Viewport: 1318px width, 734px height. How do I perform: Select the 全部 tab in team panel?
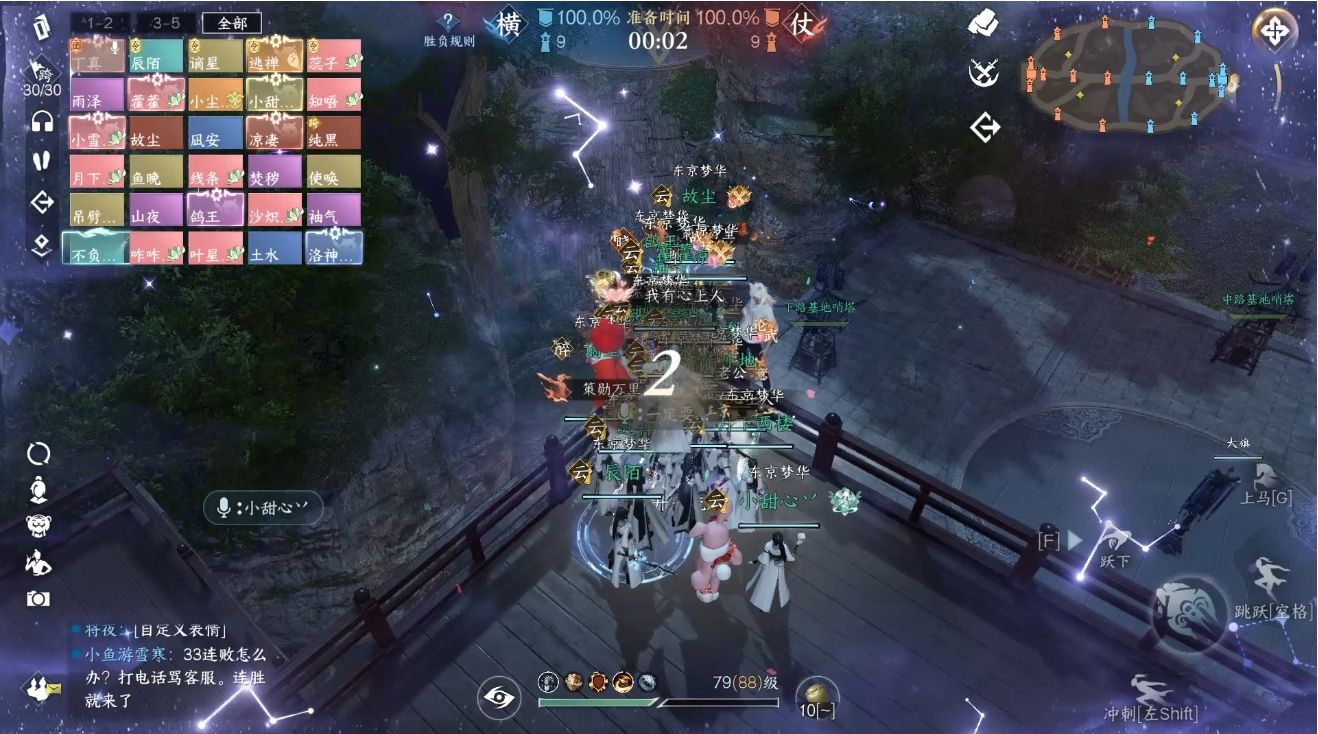point(231,23)
